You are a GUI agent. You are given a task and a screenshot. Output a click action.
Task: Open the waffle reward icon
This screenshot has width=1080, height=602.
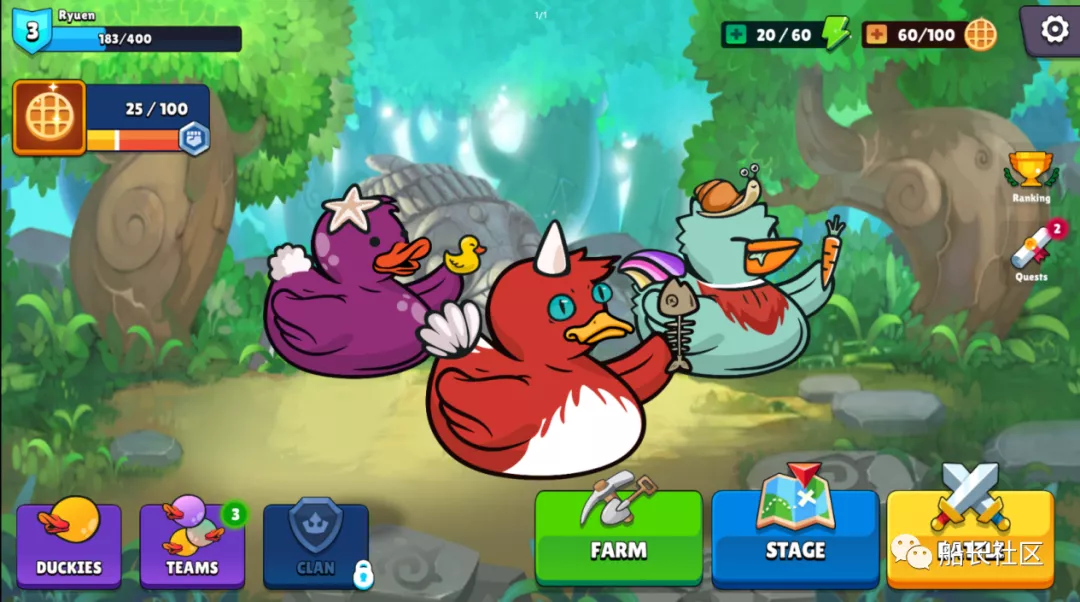[x=49, y=118]
